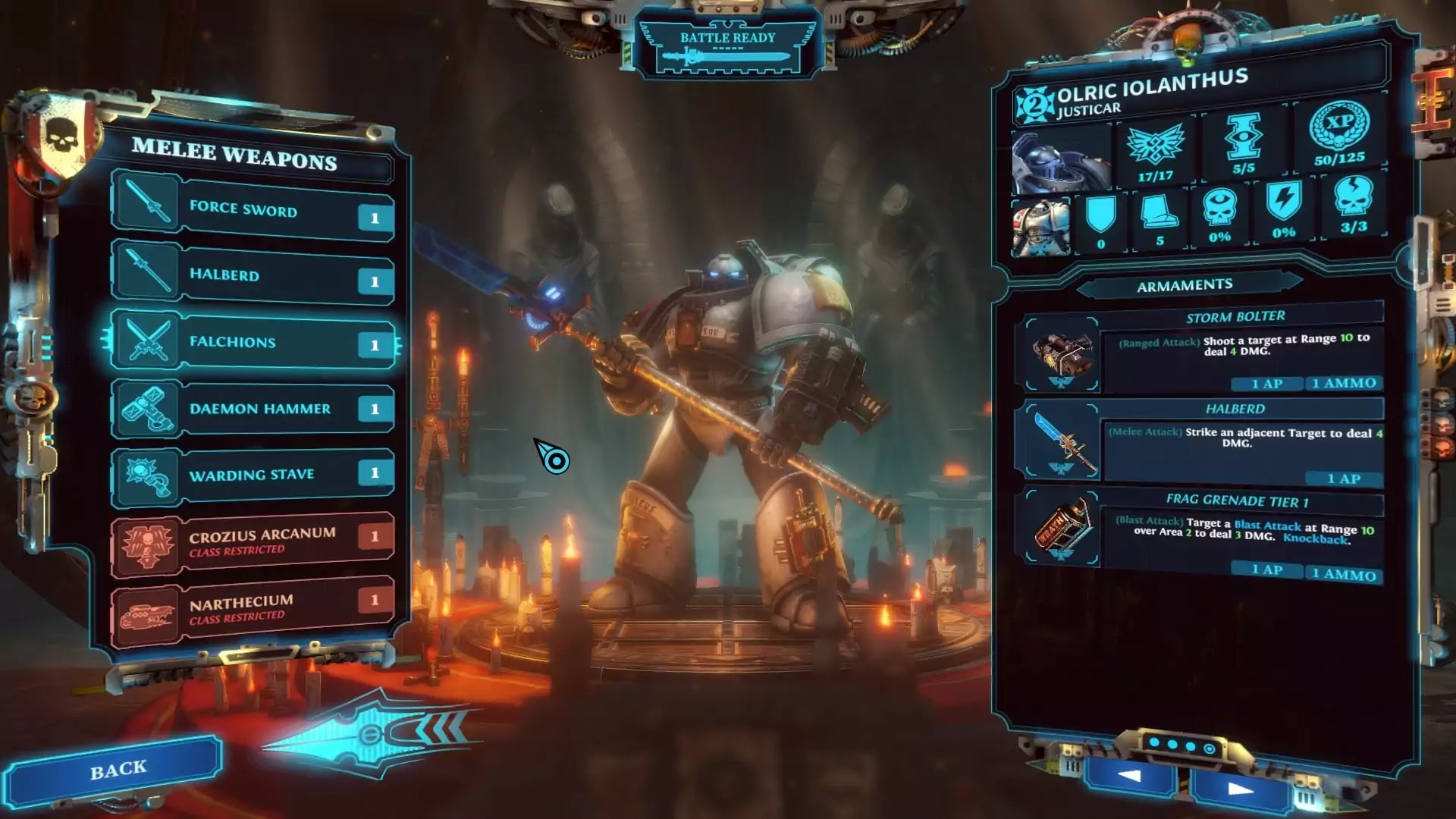Show the previous knight with left arrow

point(1130,776)
